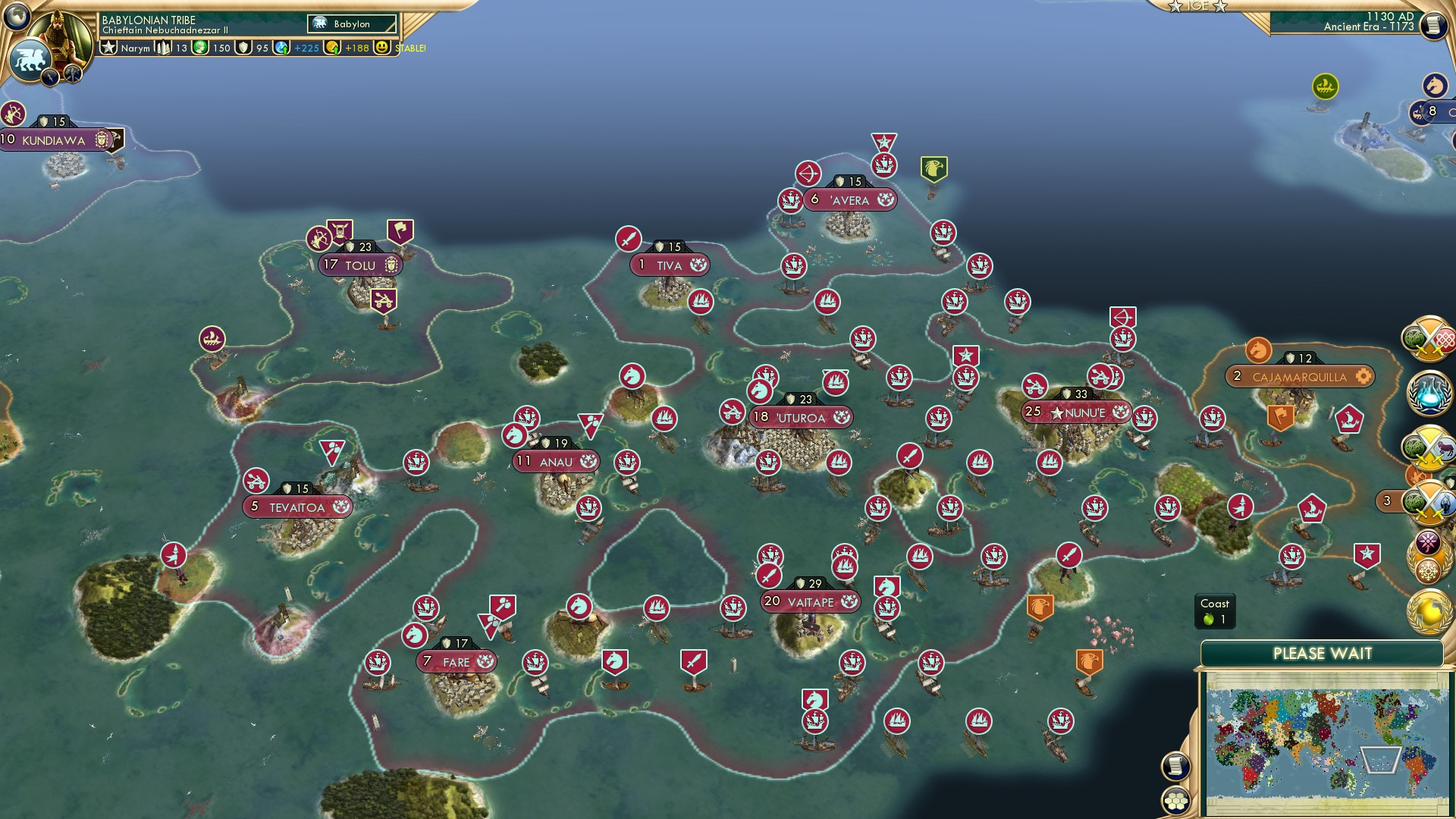The width and height of the screenshot is (1456, 819).
Task: Click the happiness smiley showing STABLE
Action: [381, 49]
